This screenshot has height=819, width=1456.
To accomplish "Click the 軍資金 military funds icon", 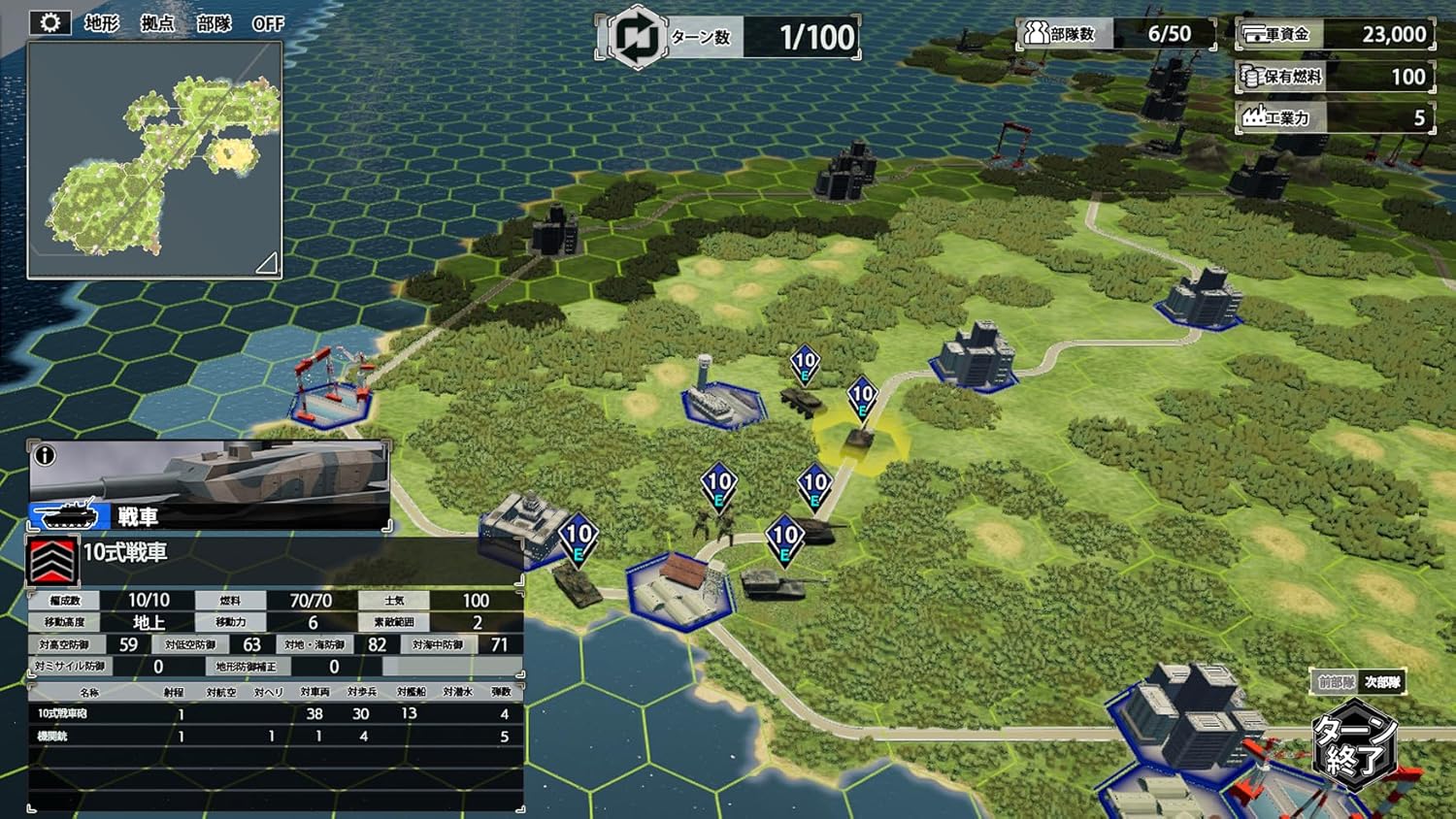I will point(1252,32).
